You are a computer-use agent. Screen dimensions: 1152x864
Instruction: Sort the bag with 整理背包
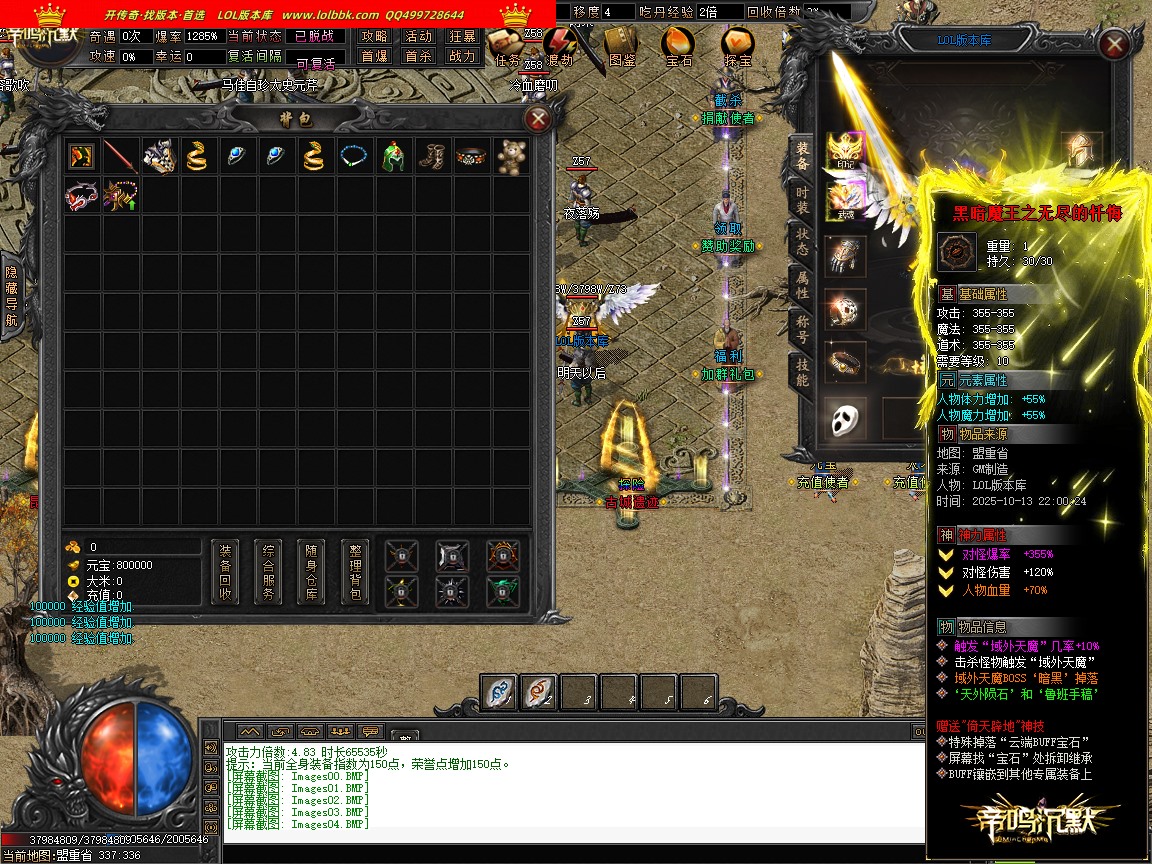pyautogui.click(x=355, y=573)
